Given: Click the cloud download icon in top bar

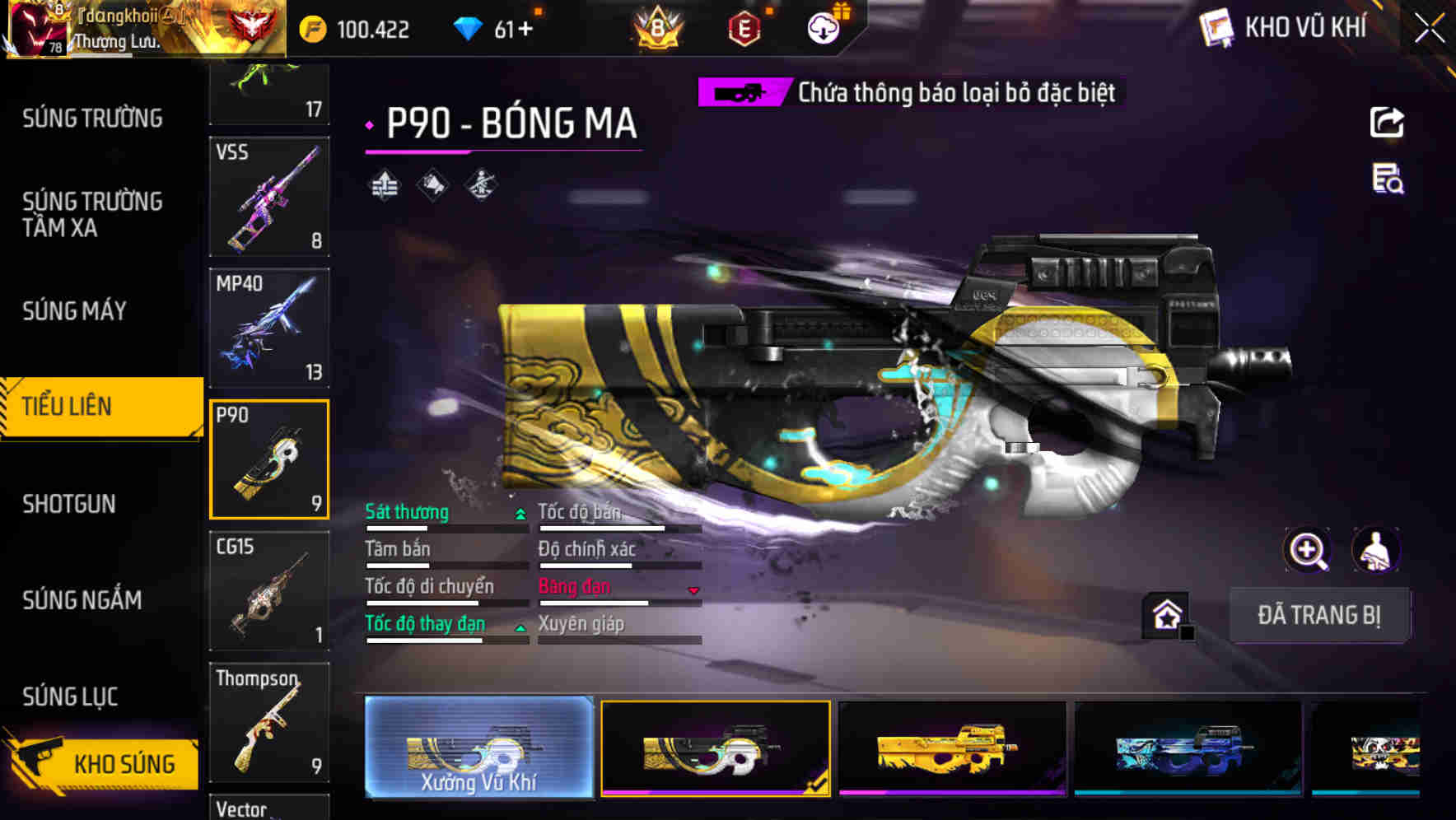Looking at the screenshot, I should (823, 26).
